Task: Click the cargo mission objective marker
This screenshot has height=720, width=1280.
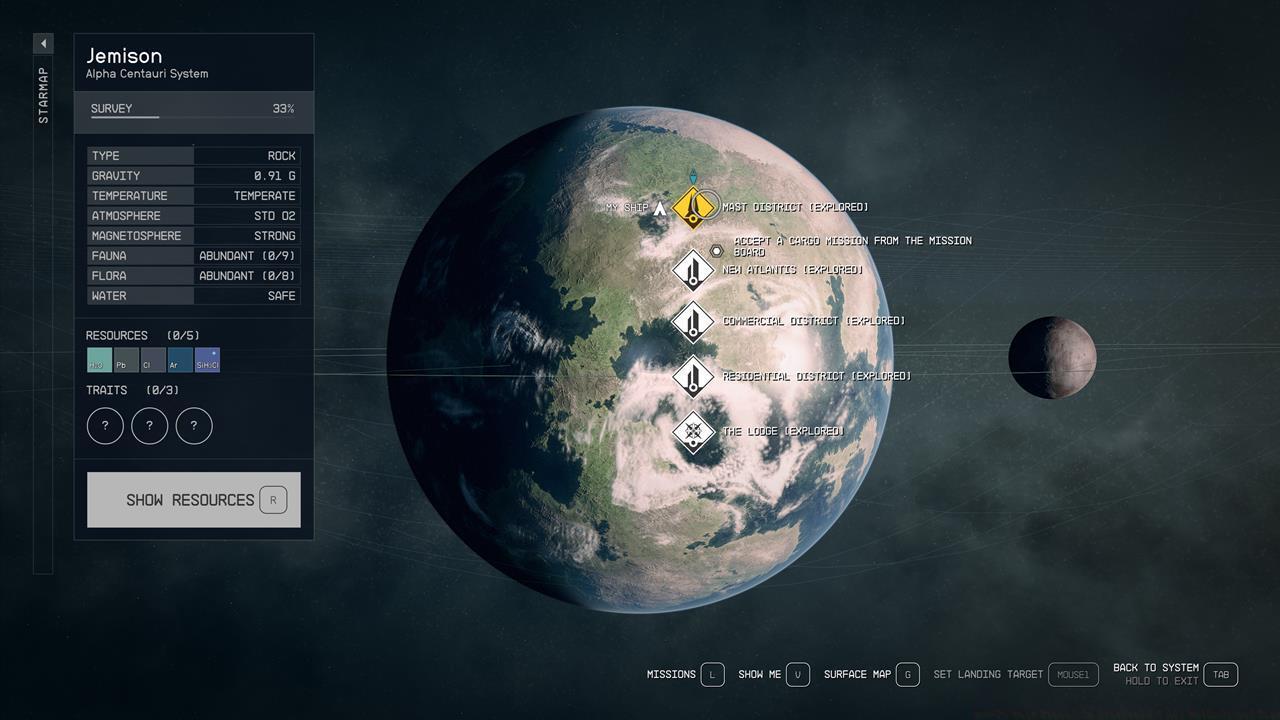Action: click(716, 251)
